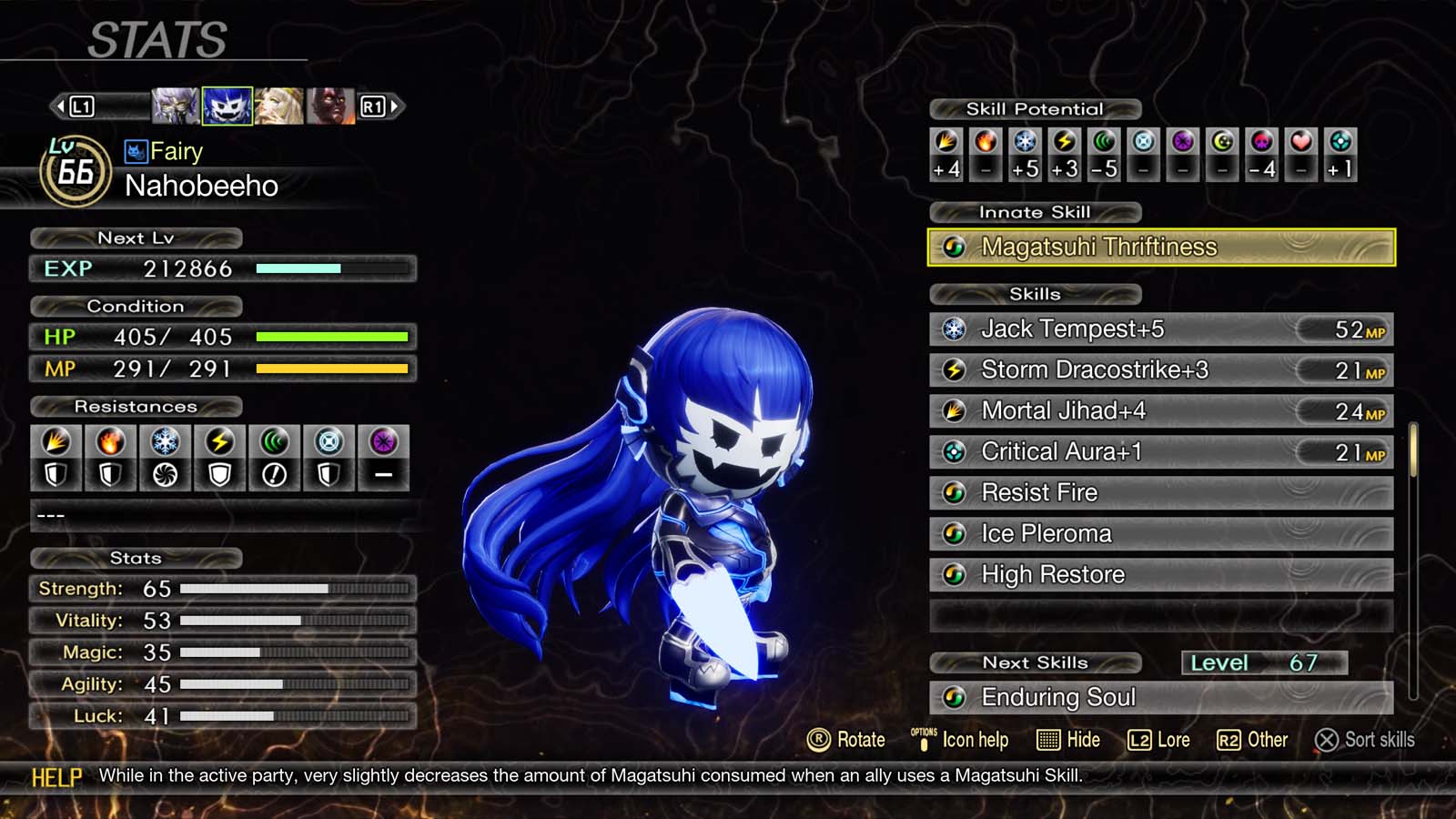Image resolution: width=1456 pixels, height=819 pixels.
Task: Click the ice icon beside Jack Tempest+5
Action: [x=955, y=329]
